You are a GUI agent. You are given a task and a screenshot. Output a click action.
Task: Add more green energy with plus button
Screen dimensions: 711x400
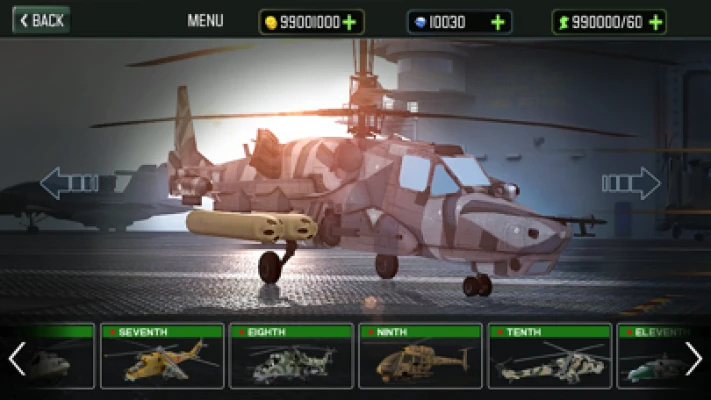[655, 22]
